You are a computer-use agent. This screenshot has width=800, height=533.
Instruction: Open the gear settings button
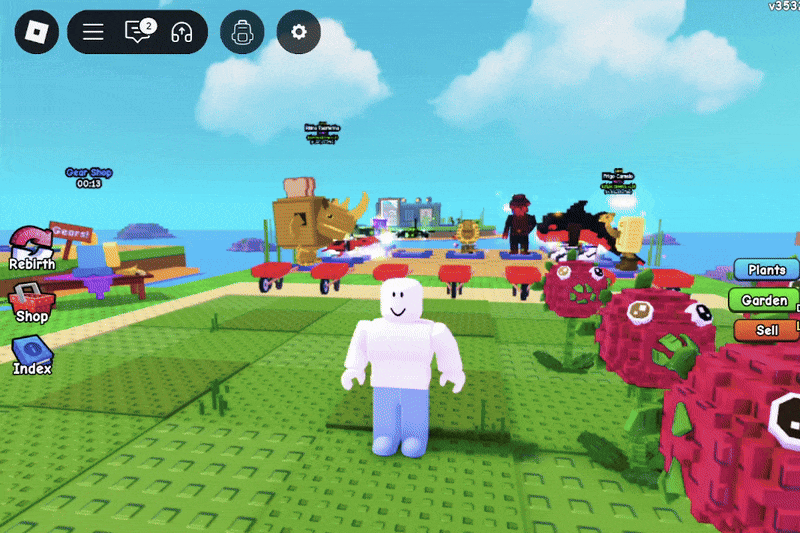coord(298,32)
